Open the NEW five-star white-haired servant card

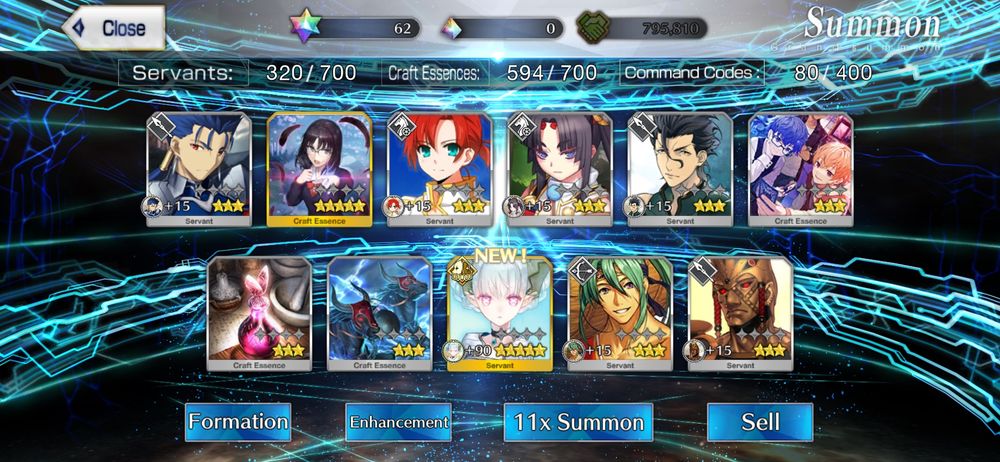coord(499,313)
